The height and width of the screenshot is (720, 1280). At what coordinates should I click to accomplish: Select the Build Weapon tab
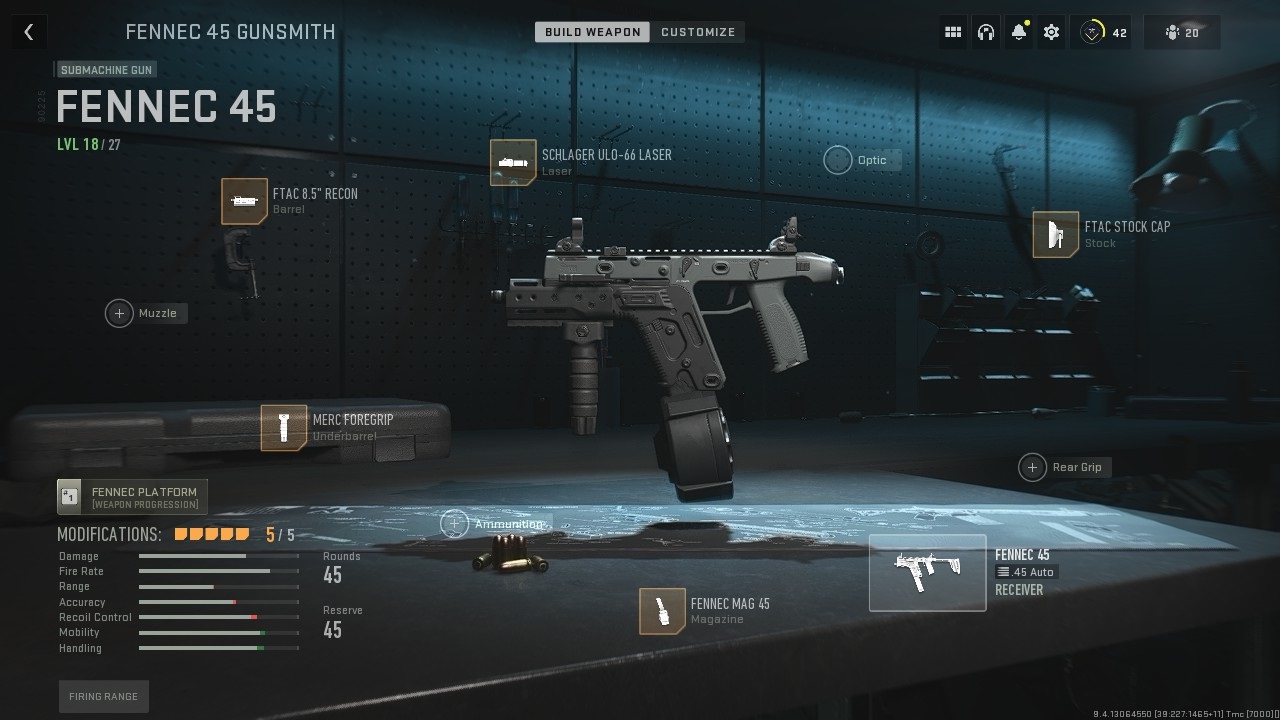point(590,31)
